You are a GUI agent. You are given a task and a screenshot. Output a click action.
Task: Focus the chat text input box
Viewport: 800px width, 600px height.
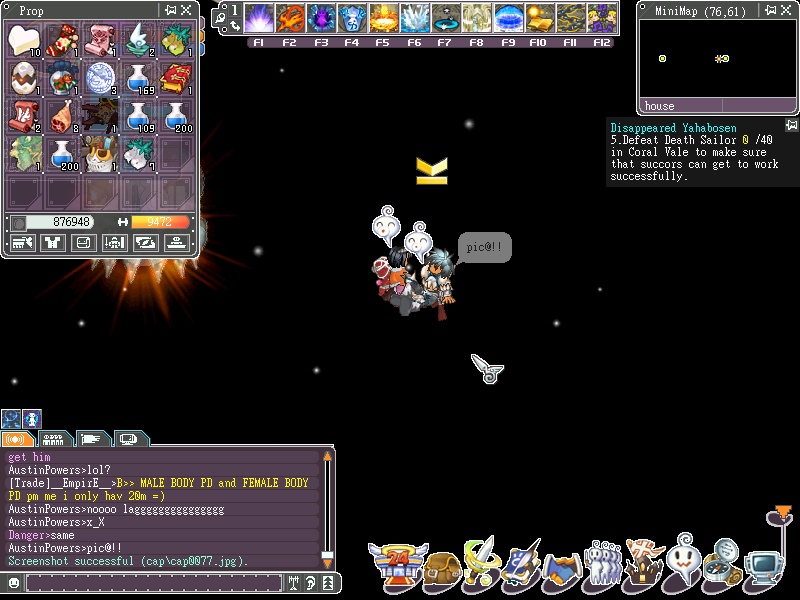(x=150, y=582)
